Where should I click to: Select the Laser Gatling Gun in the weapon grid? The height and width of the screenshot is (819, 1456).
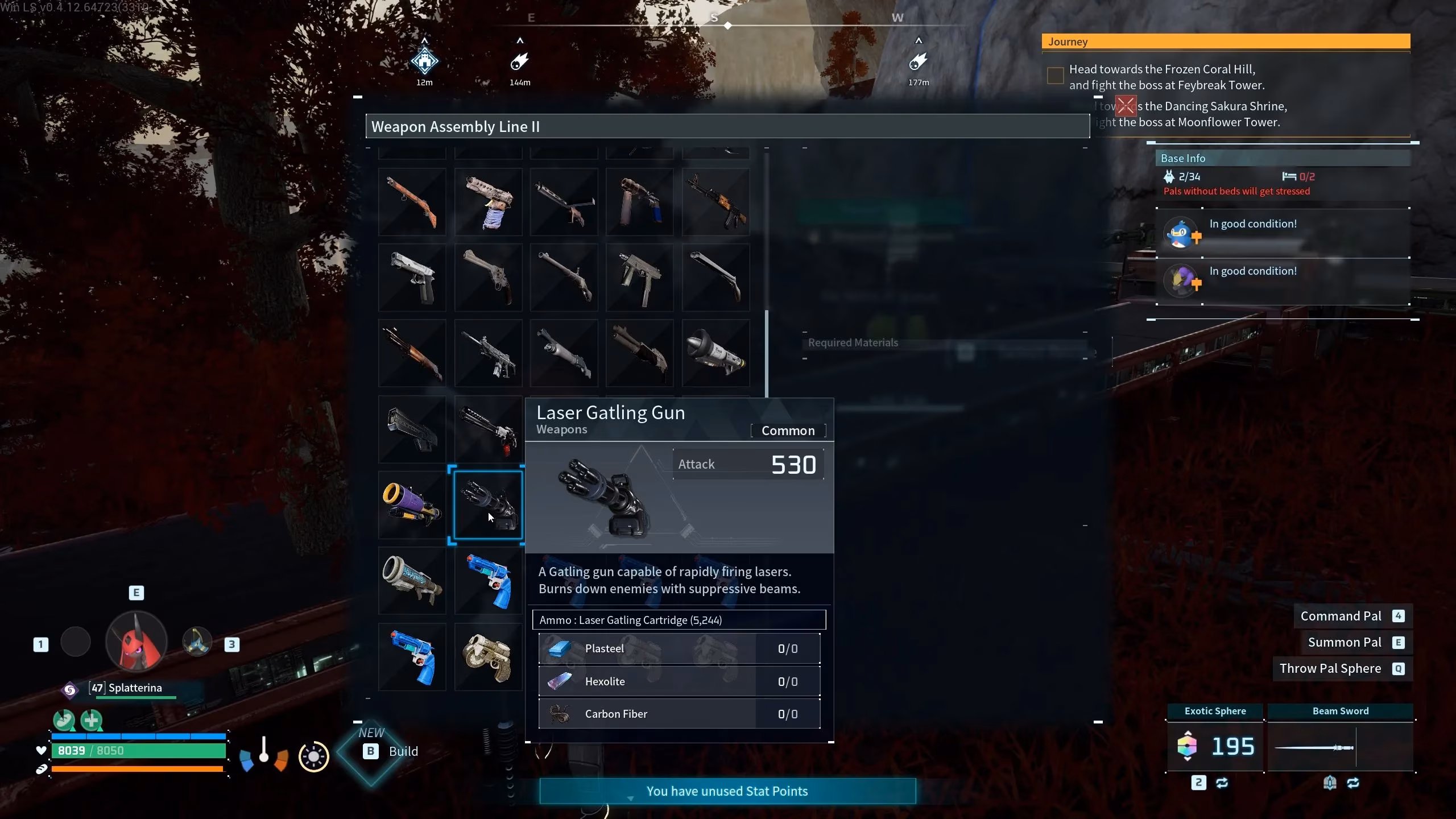tap(488, 505)
